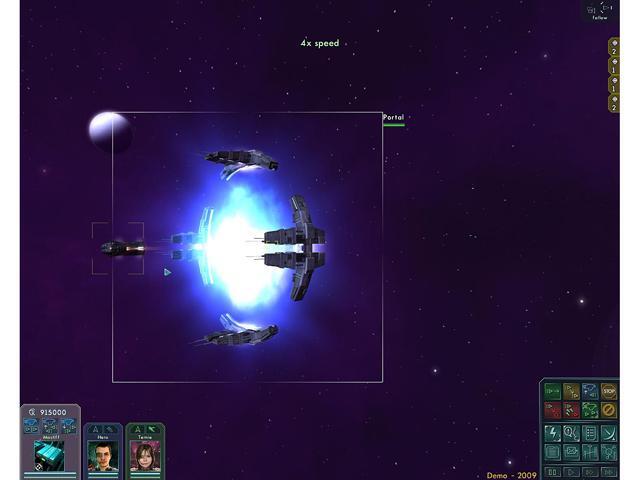The width and height of the screenshot is (640, 480).
Task: Set maximum speed with the triple-arrow button
Action: [609, 471]
